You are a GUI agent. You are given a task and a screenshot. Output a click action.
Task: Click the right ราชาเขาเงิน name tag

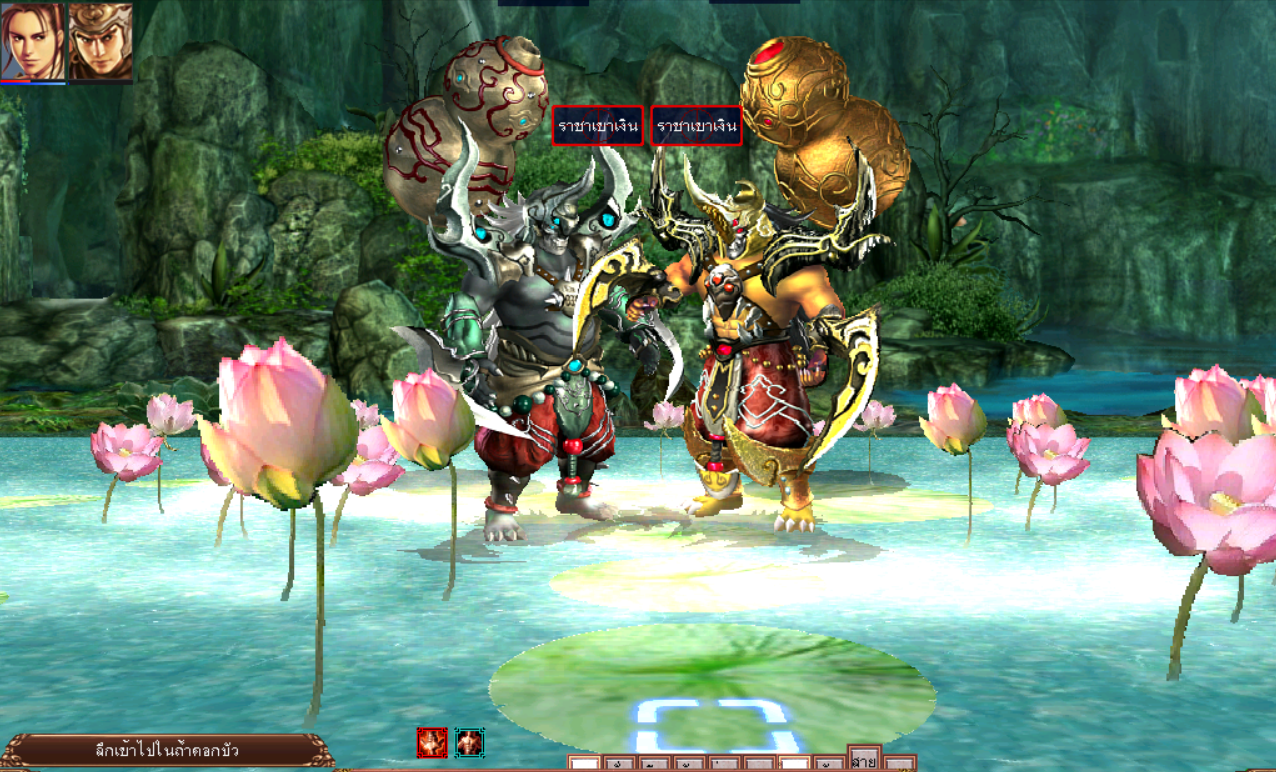tap(697, 126)
